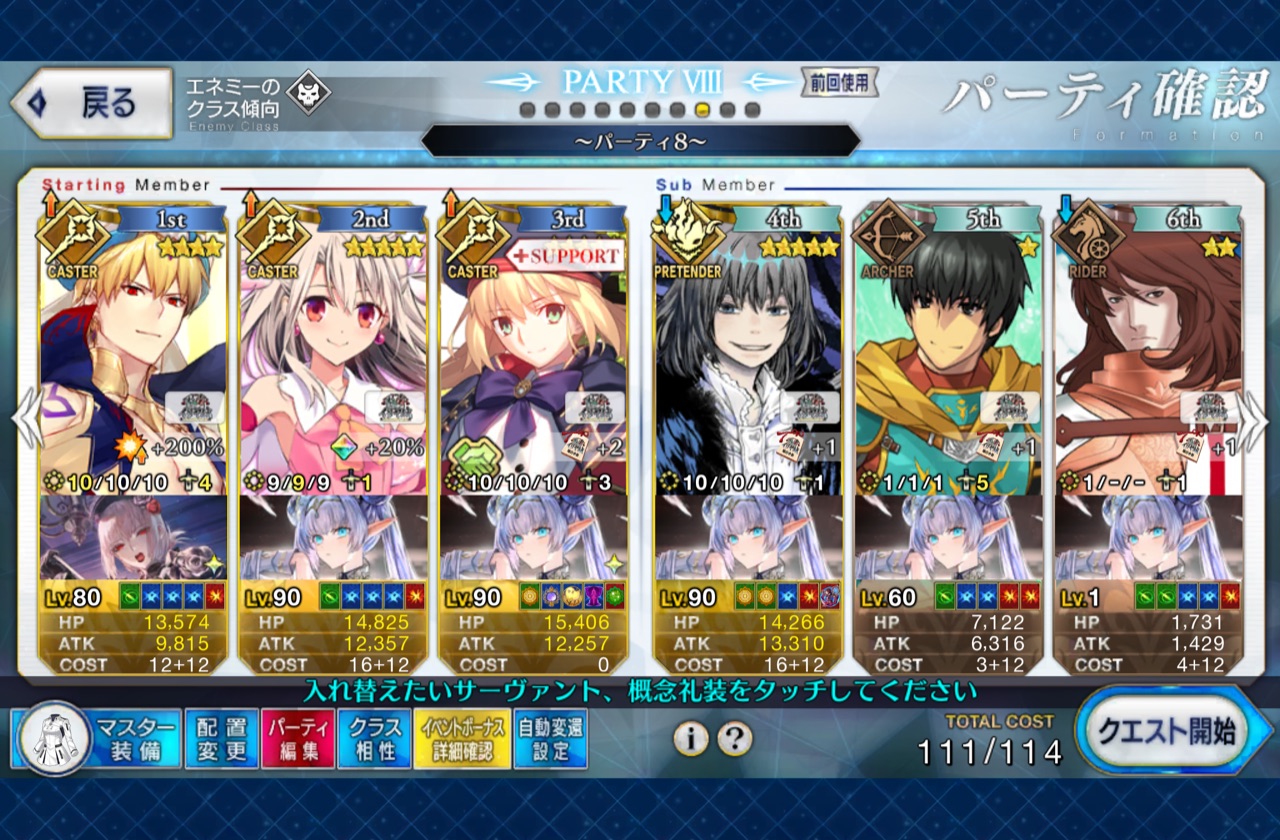Image resolution: width=1280 pixels, height=840 pixels.
Task: Open パーティ編集 party edit
Action: 298,739
